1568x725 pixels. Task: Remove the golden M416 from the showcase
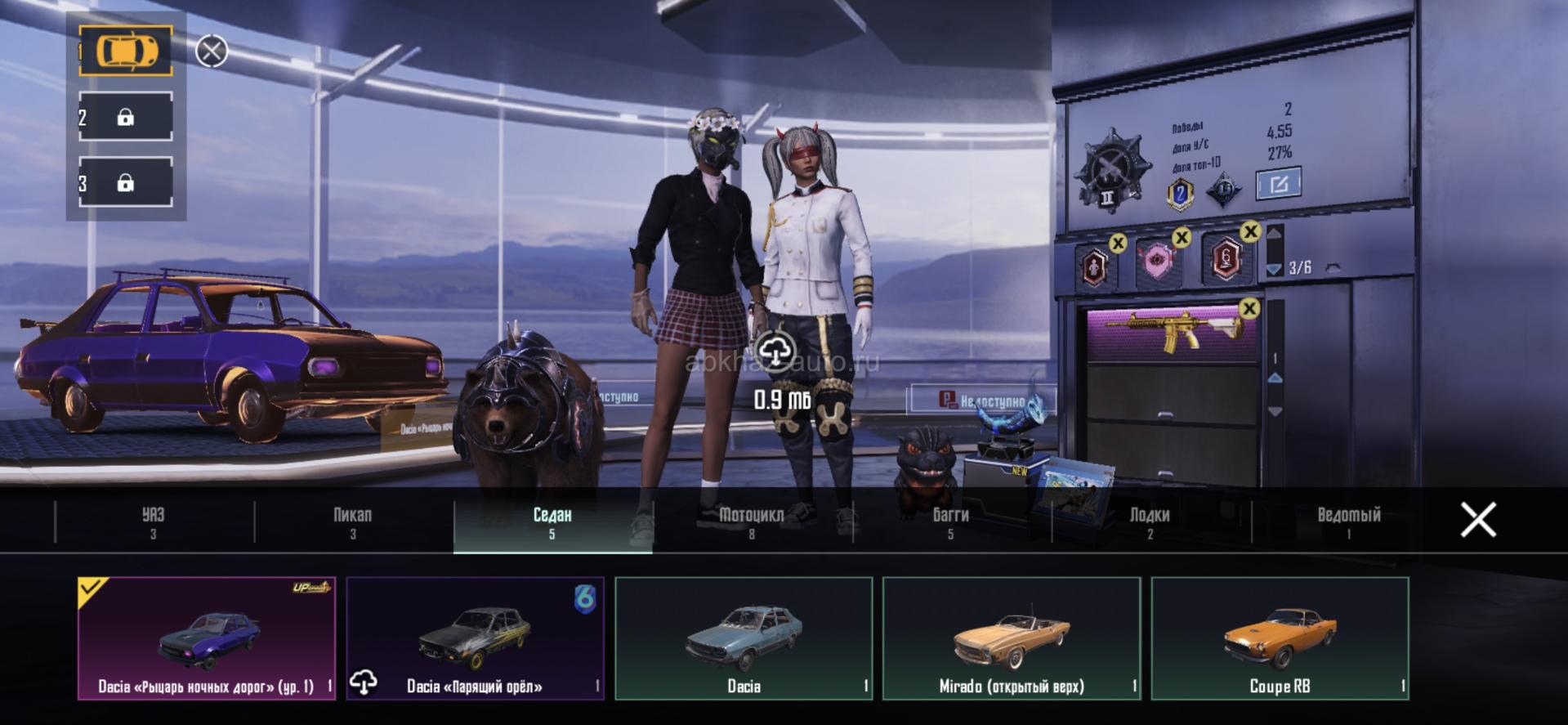(1249, 308)
